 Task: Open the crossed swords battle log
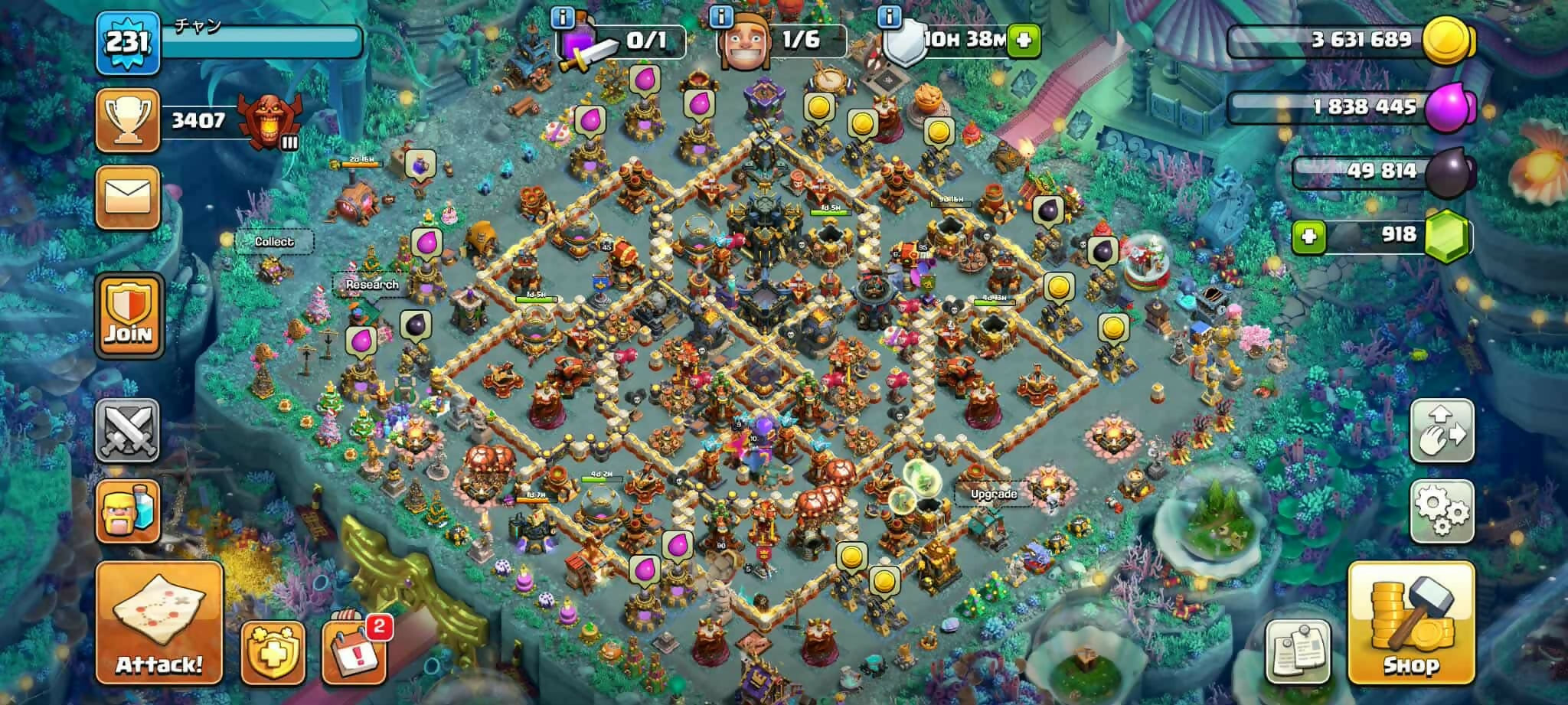click(128, 429)
